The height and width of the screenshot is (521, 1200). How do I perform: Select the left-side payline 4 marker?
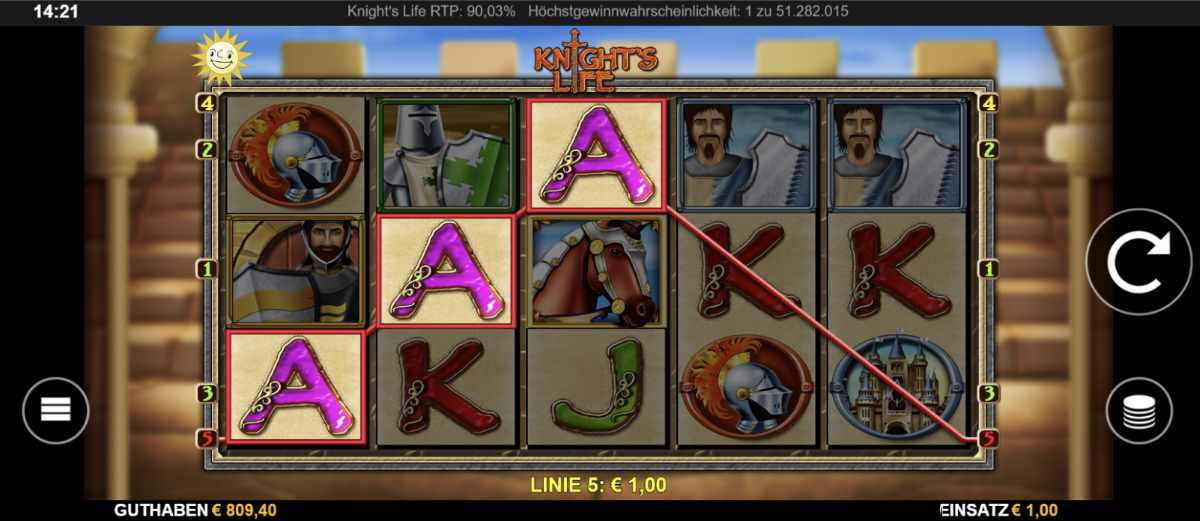point(208,102)
